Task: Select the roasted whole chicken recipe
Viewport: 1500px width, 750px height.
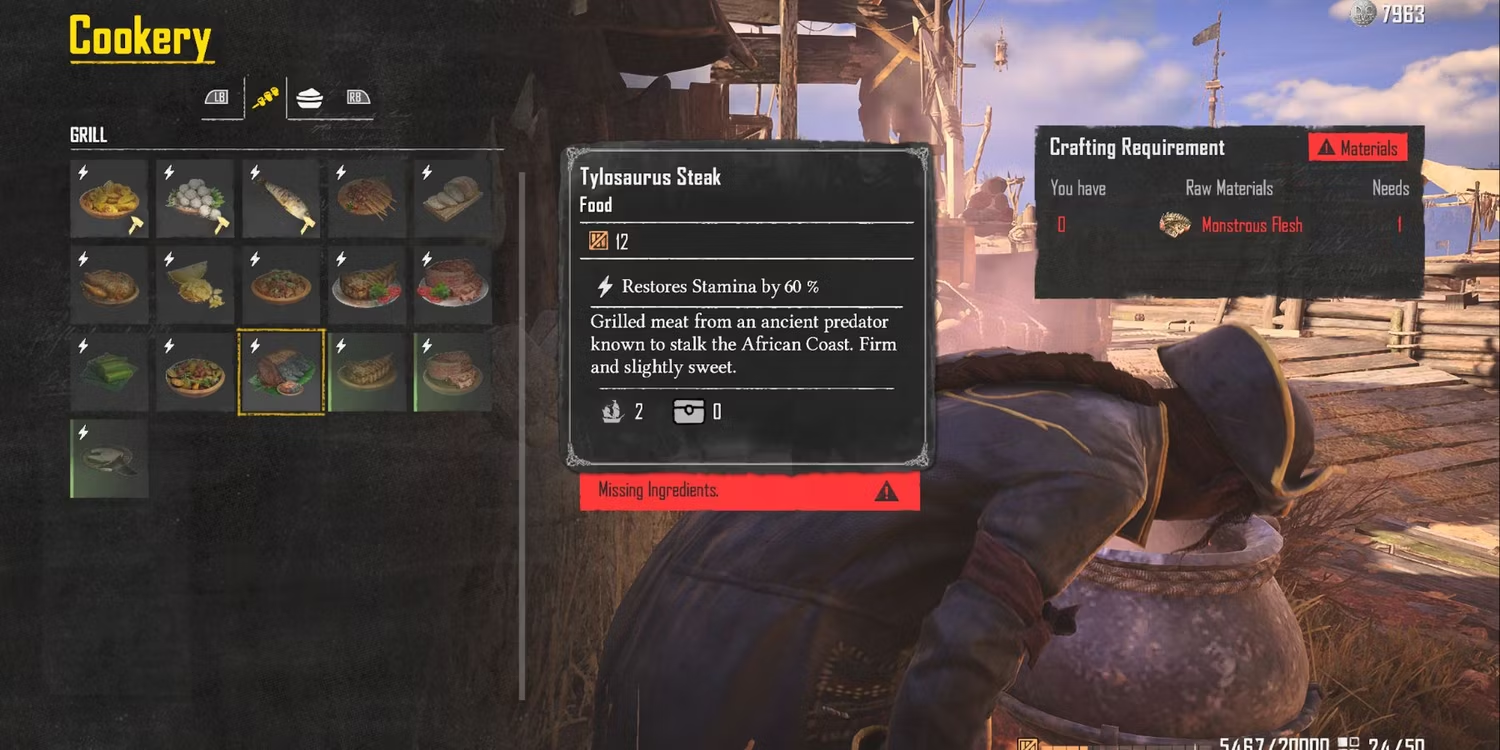Action: [109, 285]
